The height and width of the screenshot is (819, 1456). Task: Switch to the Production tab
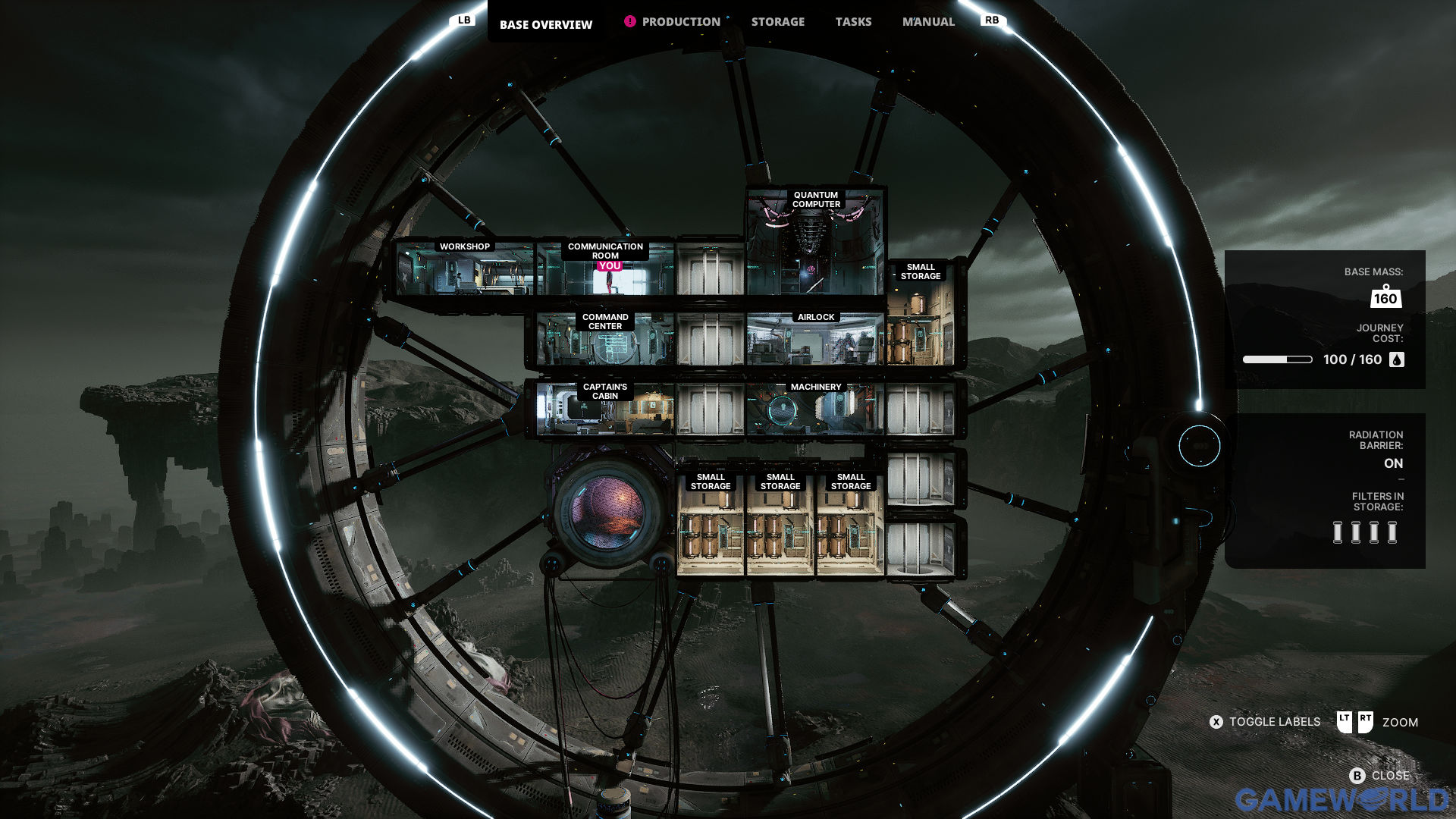[x=680, y=22]
